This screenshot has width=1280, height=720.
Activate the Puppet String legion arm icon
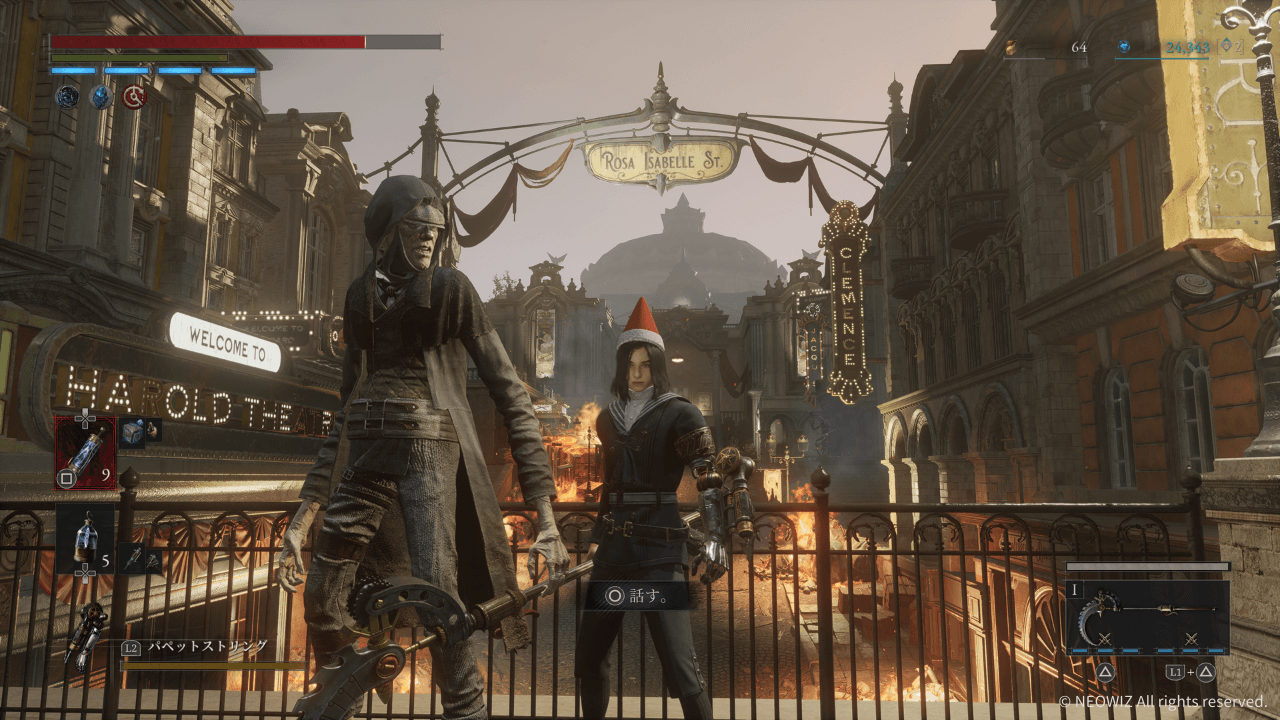88,633
